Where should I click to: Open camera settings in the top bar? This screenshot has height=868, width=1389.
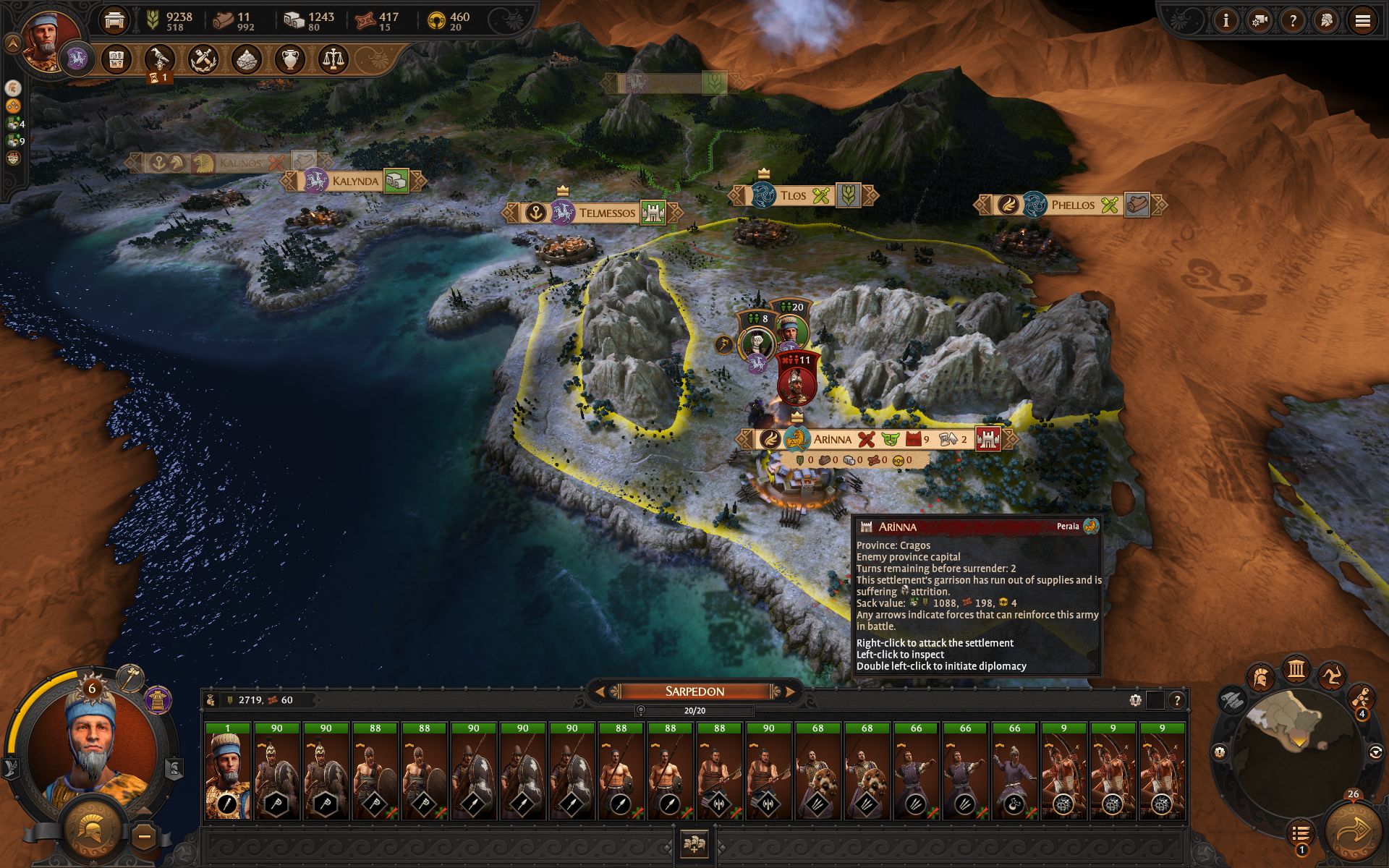(1260, 21)
